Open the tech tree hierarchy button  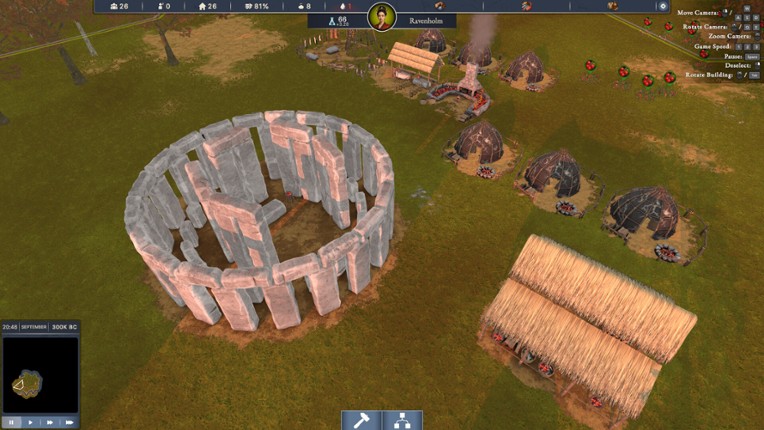pyautogui.click(x=402, y=420)
